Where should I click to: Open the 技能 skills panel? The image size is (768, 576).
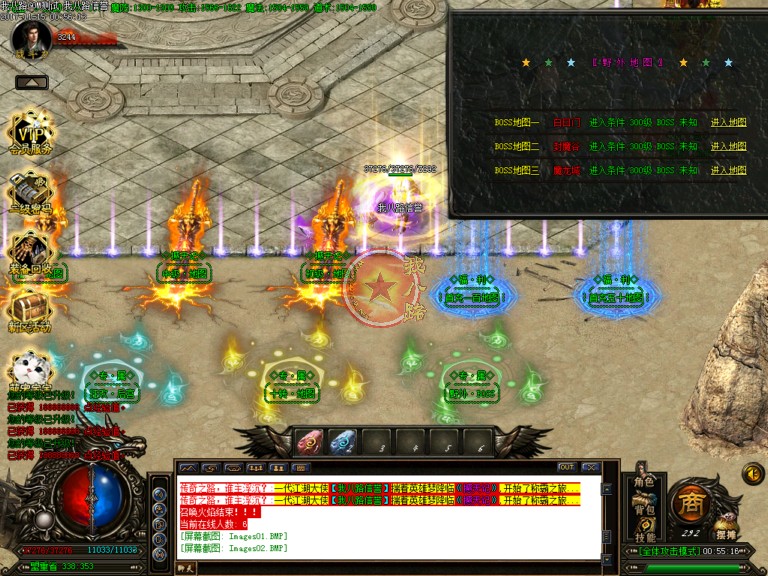(x=643, y=538)
